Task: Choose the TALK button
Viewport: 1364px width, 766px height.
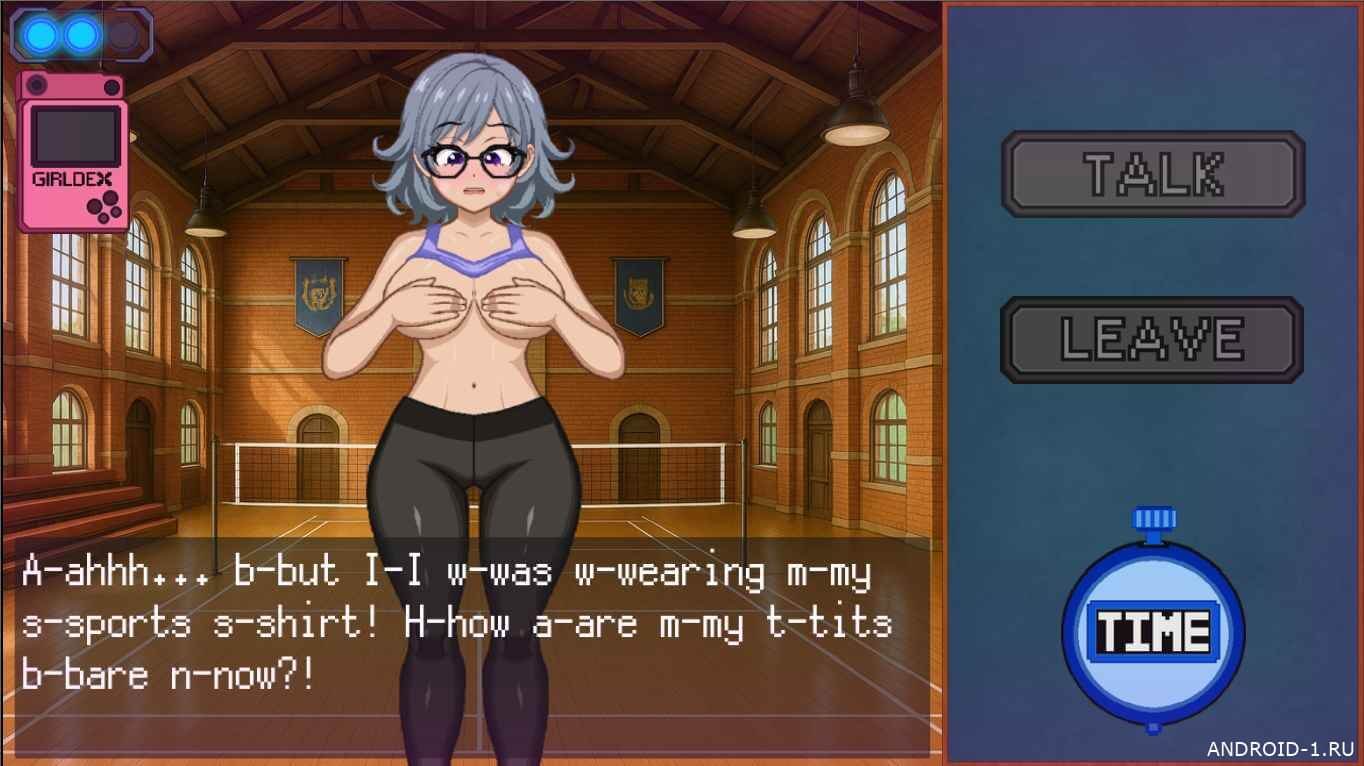Action: click(x=1153, y=174)
